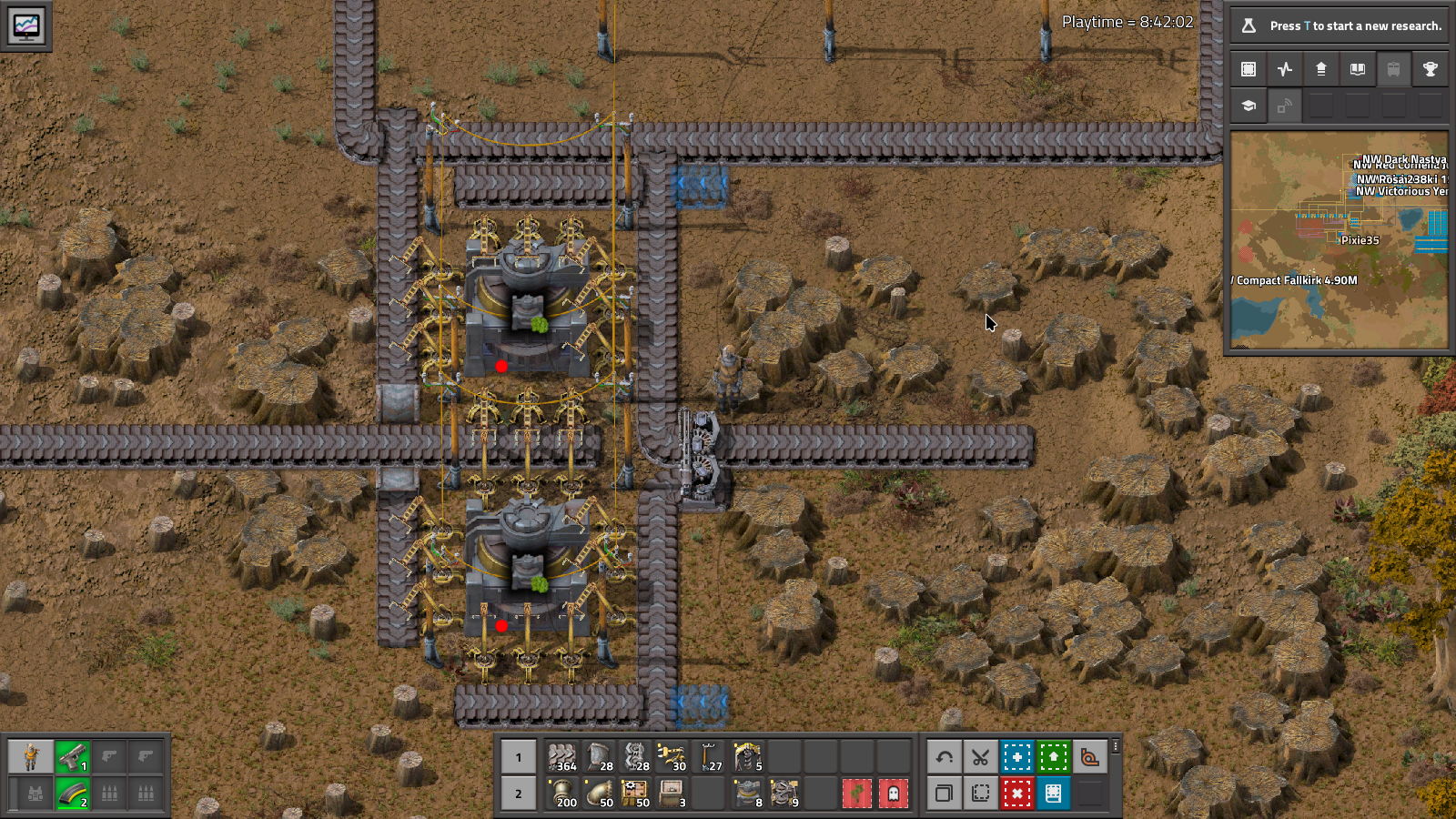Viewport: 1456px width, 819px height.
Task: Pick the electric pole stack of 27
Action: coord(709,757)
